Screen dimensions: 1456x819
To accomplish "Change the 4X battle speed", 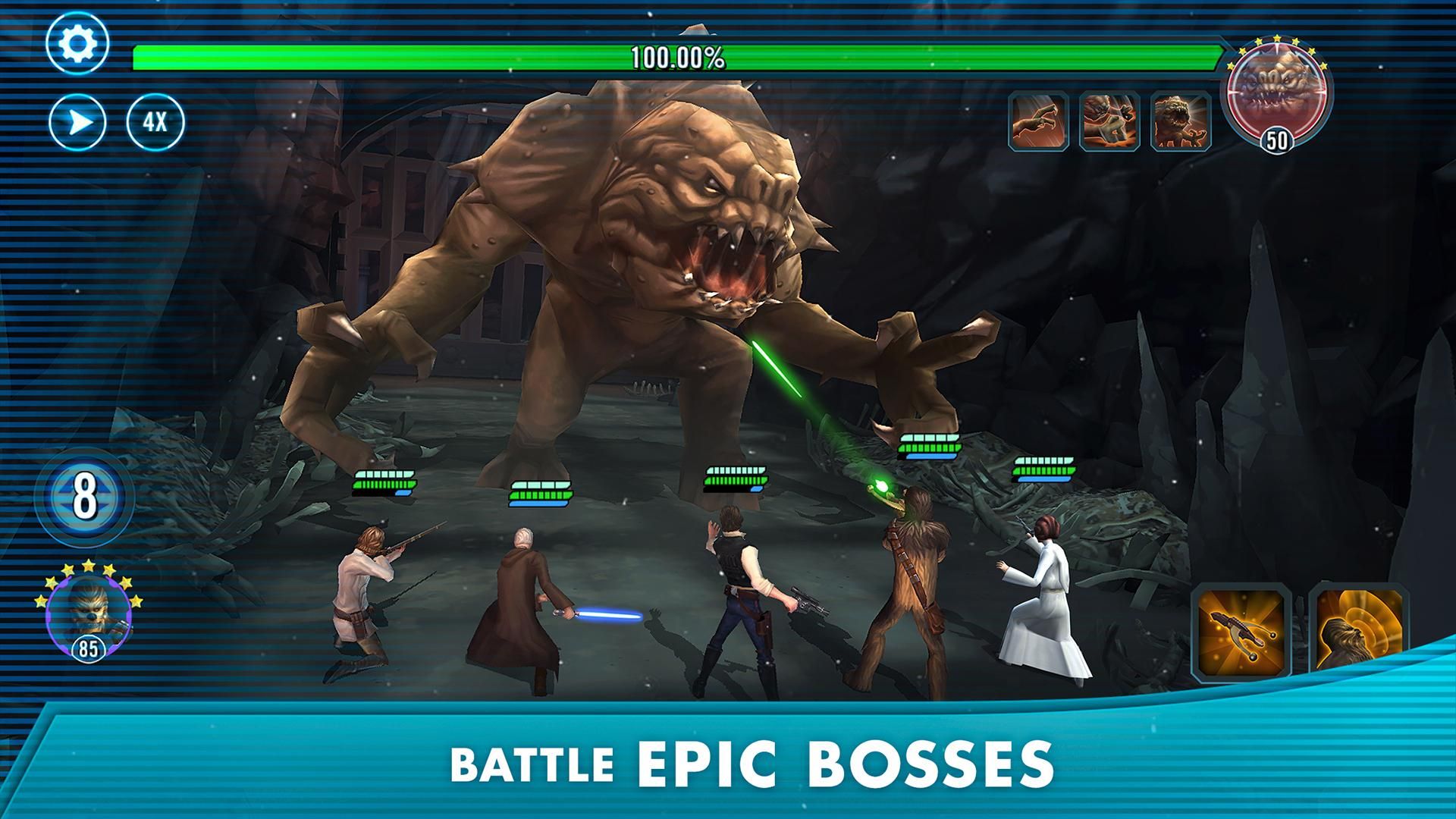I will [x=155, y=122].
